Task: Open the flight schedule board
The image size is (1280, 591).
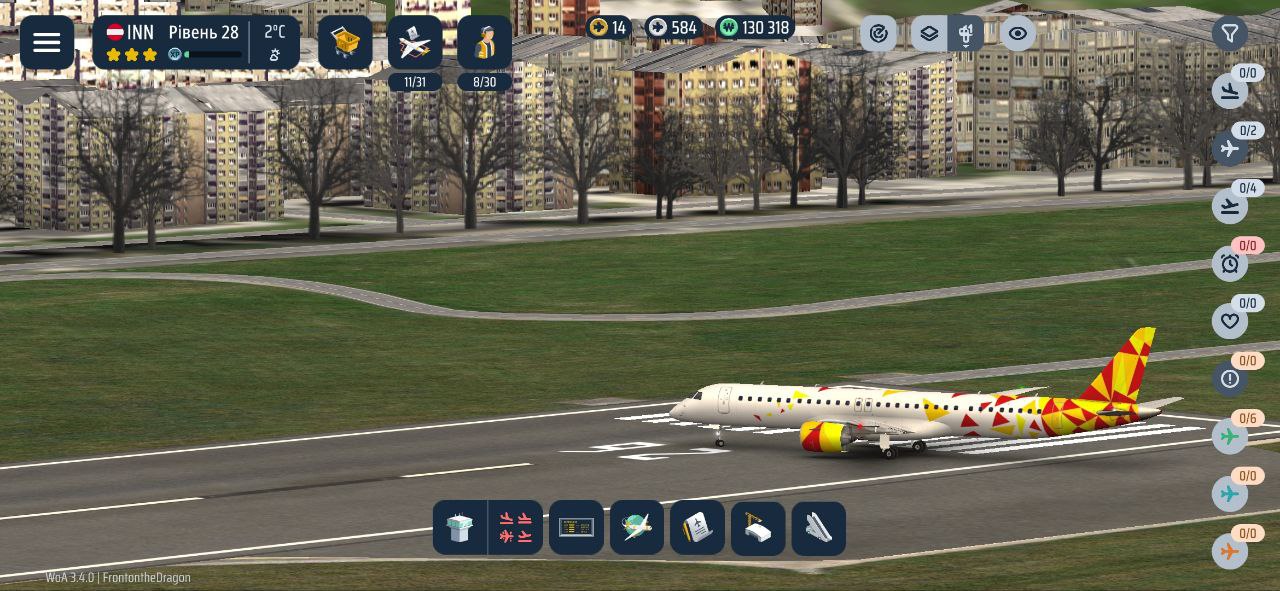Action: pyautogui.click(x=577, y=528)
